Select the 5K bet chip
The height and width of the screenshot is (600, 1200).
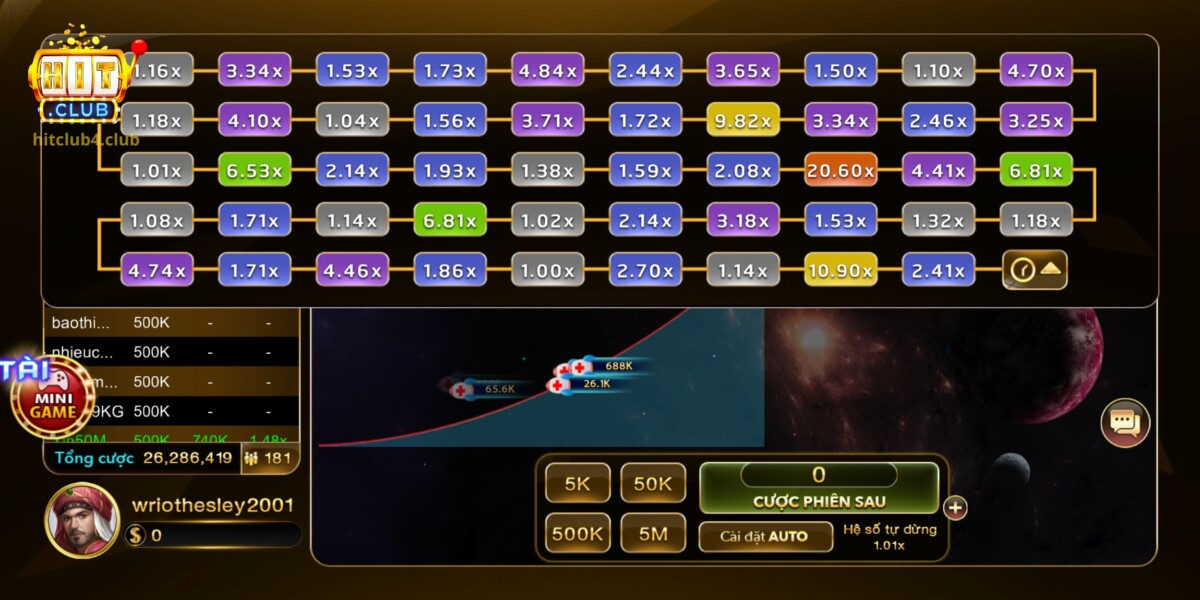[x=578, y=484]
